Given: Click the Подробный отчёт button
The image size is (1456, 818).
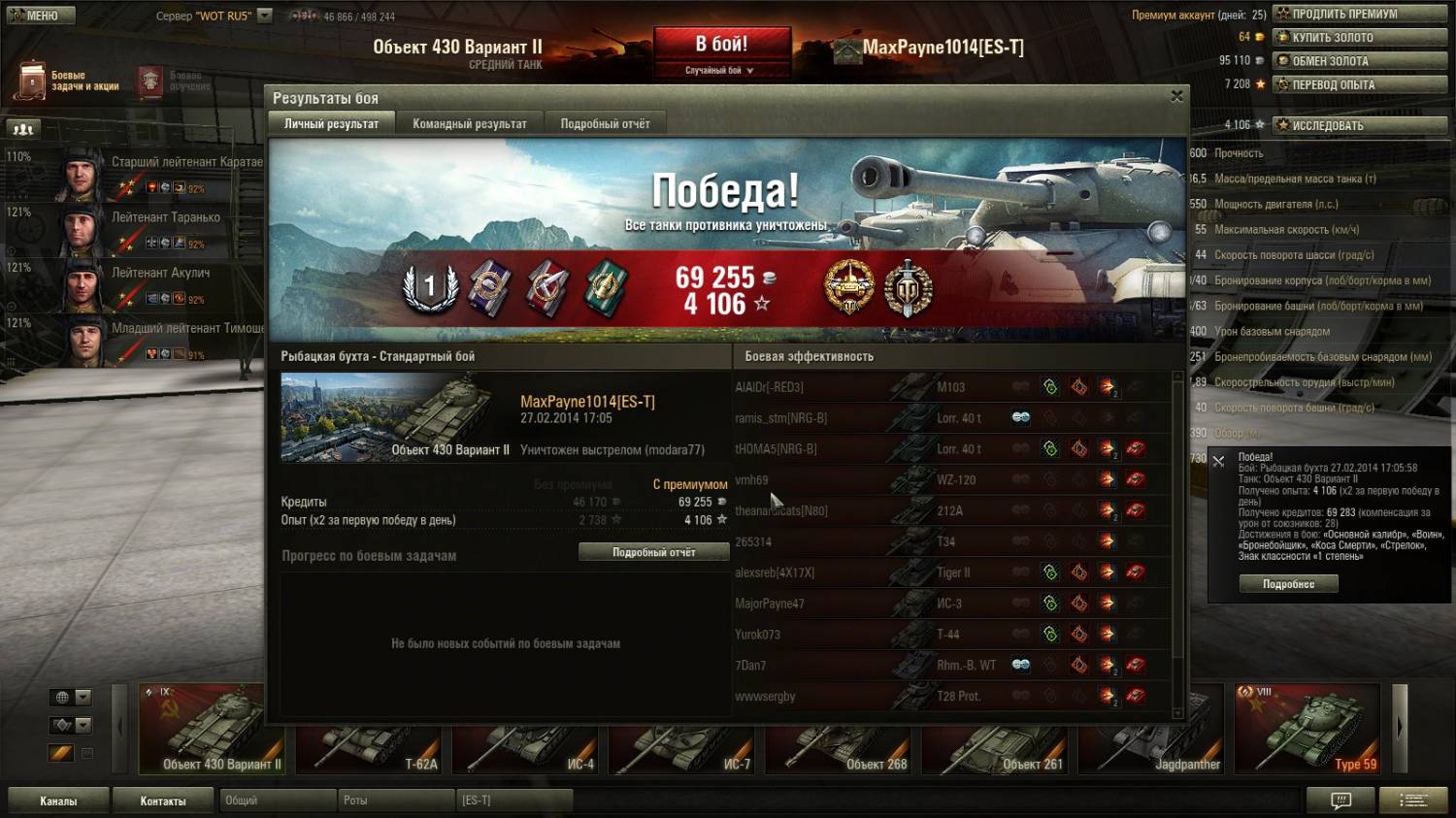Looking at the screenshot, I should click(653, 552).
